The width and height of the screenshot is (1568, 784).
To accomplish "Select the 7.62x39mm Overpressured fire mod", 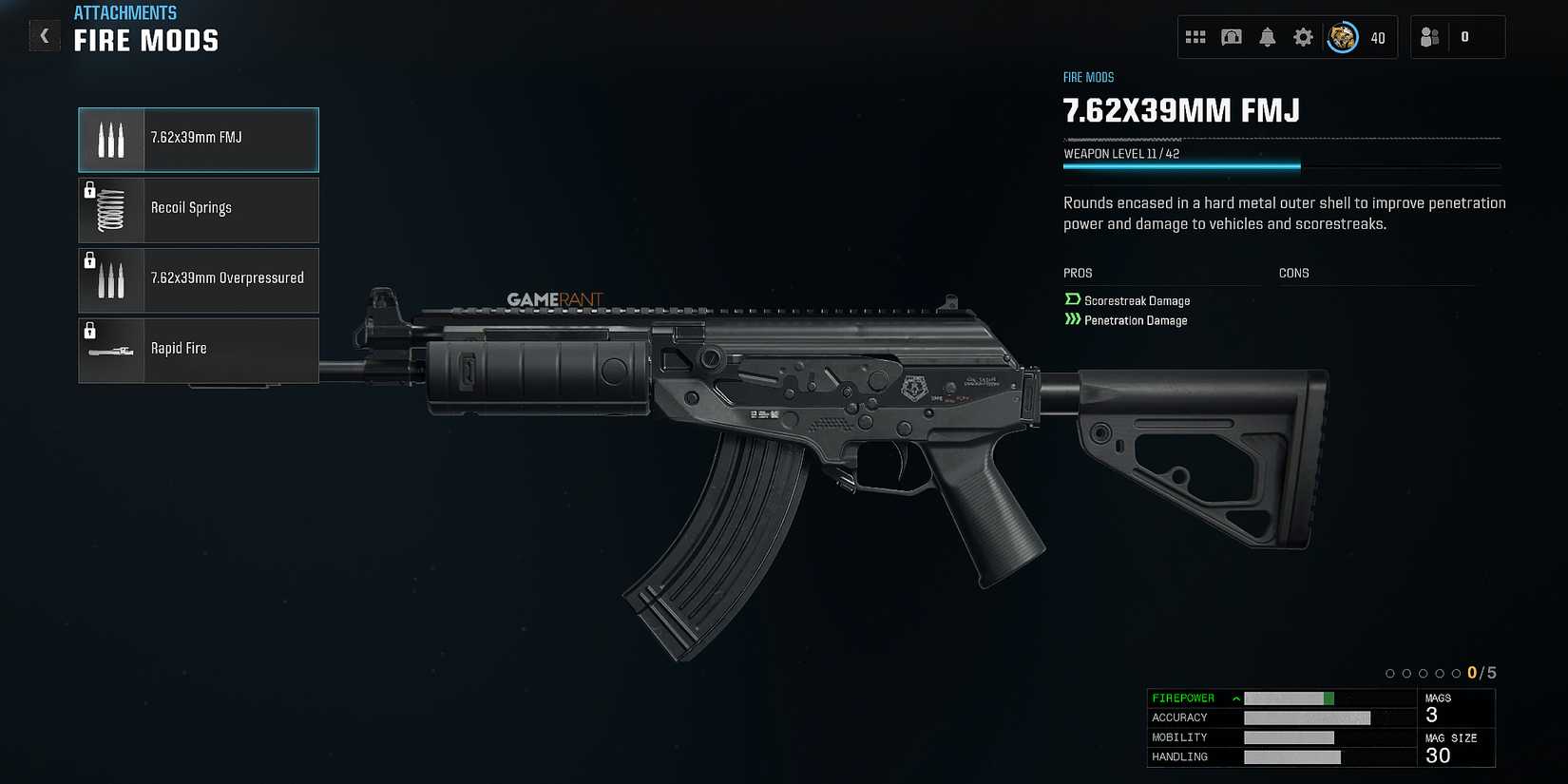I will tap(198, 279).
